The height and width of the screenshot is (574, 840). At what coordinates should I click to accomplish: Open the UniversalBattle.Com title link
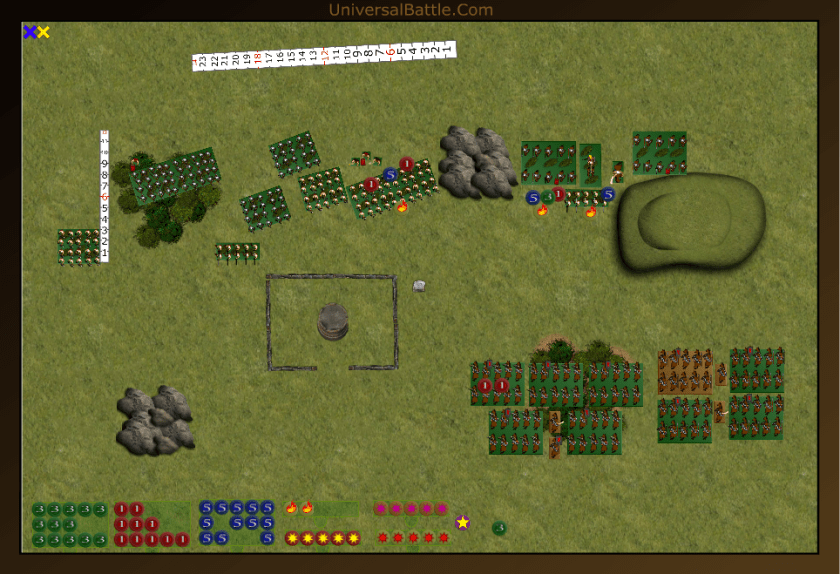click(410, 10)
